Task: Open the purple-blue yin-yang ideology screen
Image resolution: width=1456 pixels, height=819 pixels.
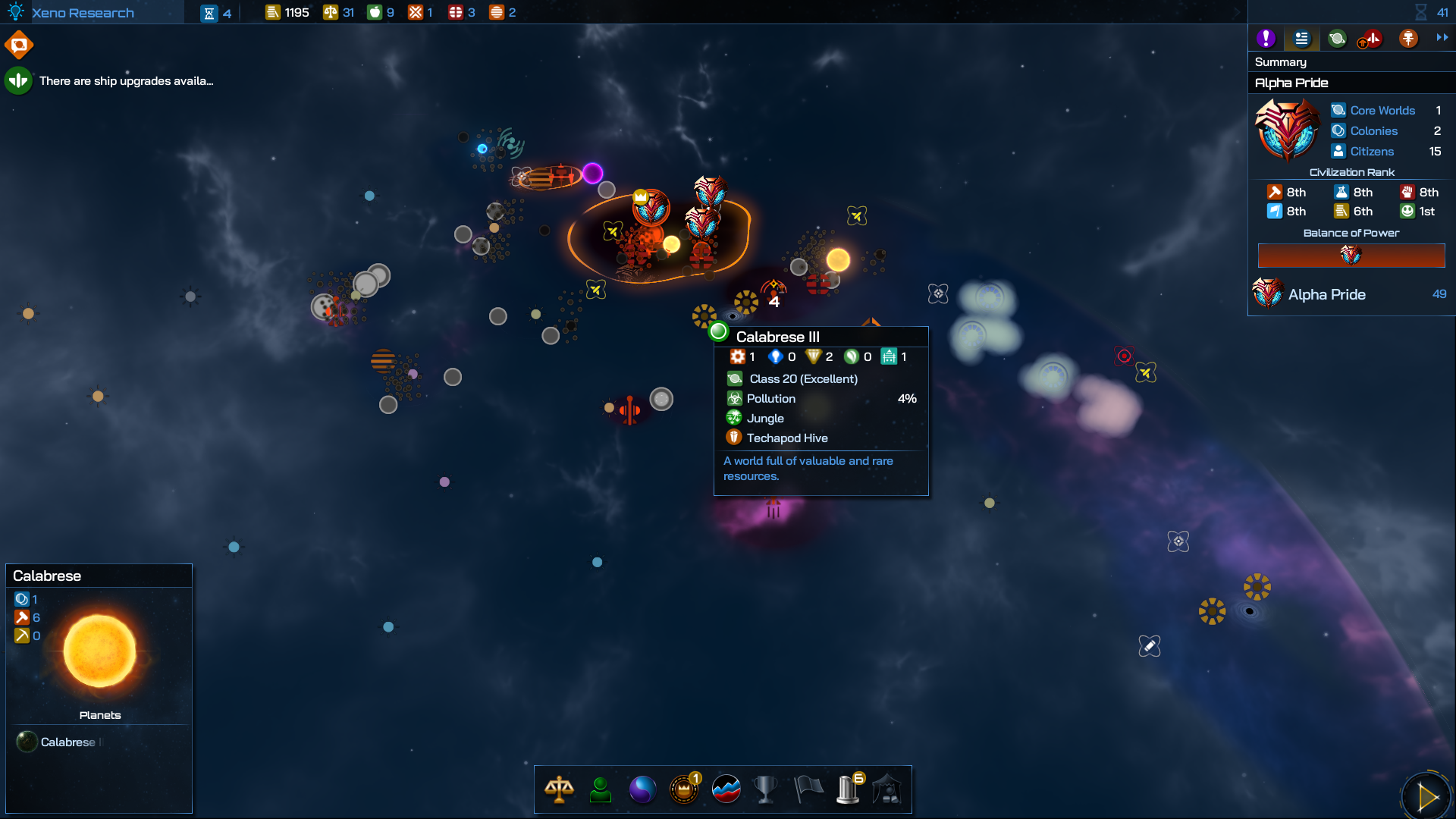Action: [x=642, y=789]
